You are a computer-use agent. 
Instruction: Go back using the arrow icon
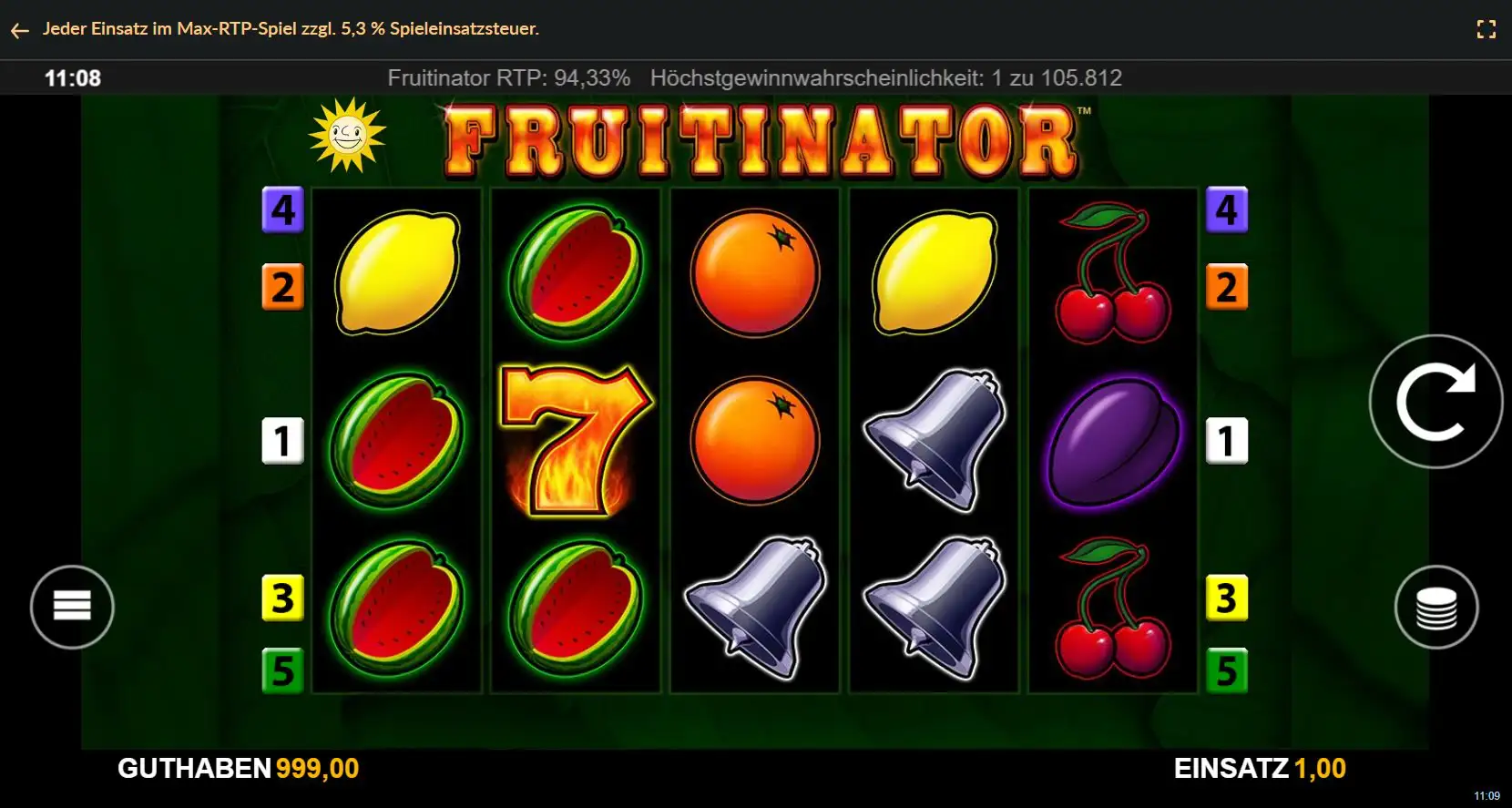(20, 29)
